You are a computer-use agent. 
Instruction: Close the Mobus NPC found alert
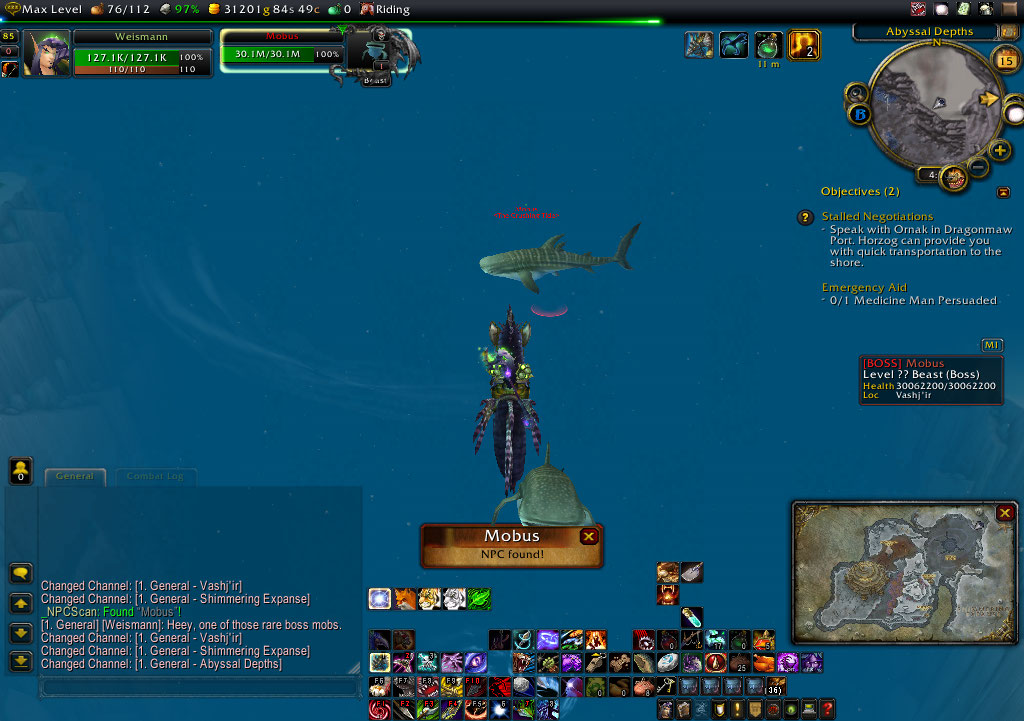click(589, 537)
